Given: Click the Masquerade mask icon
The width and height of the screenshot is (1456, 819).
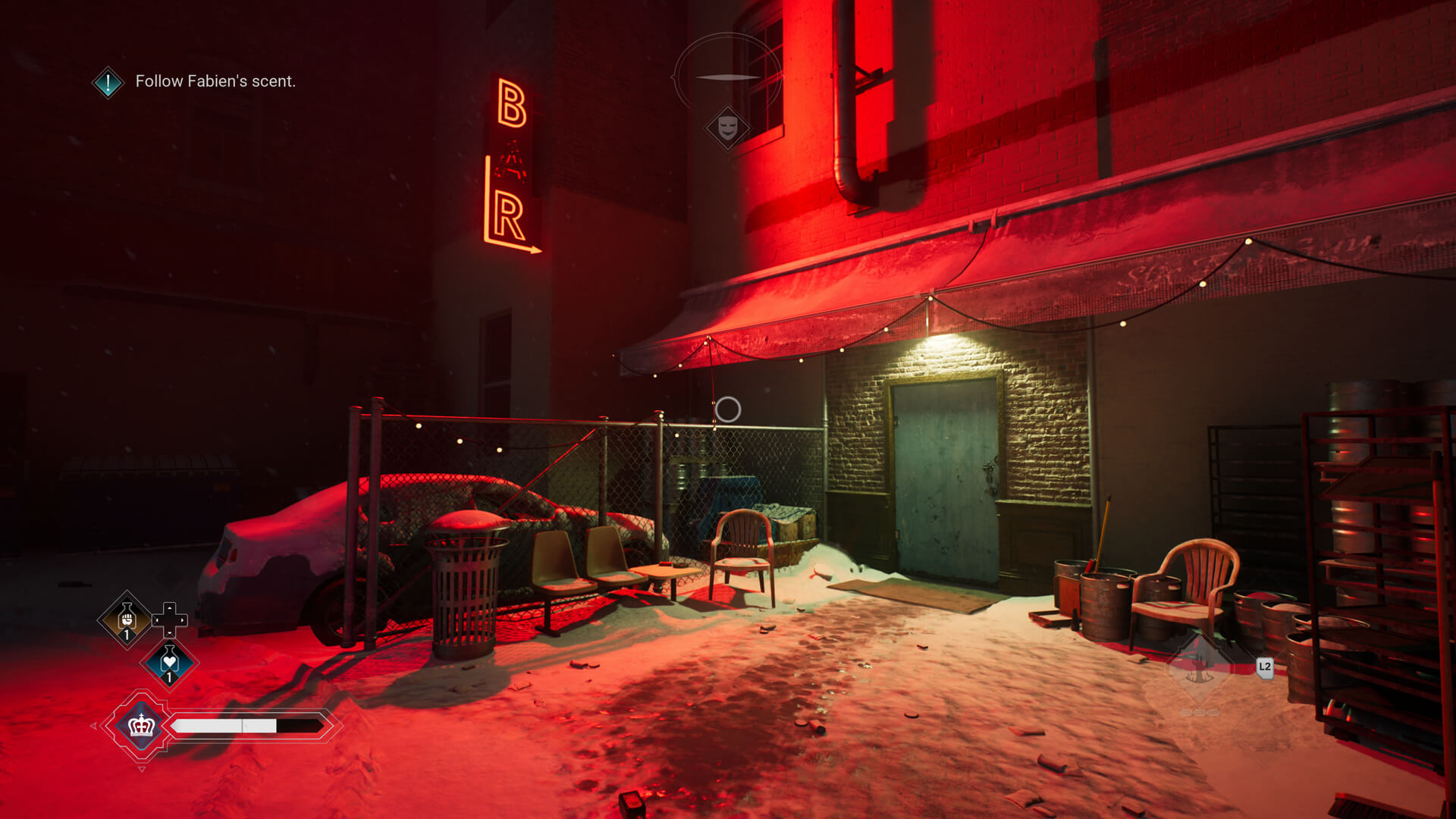Looking at the screenshot, I should tap(727, 127).
